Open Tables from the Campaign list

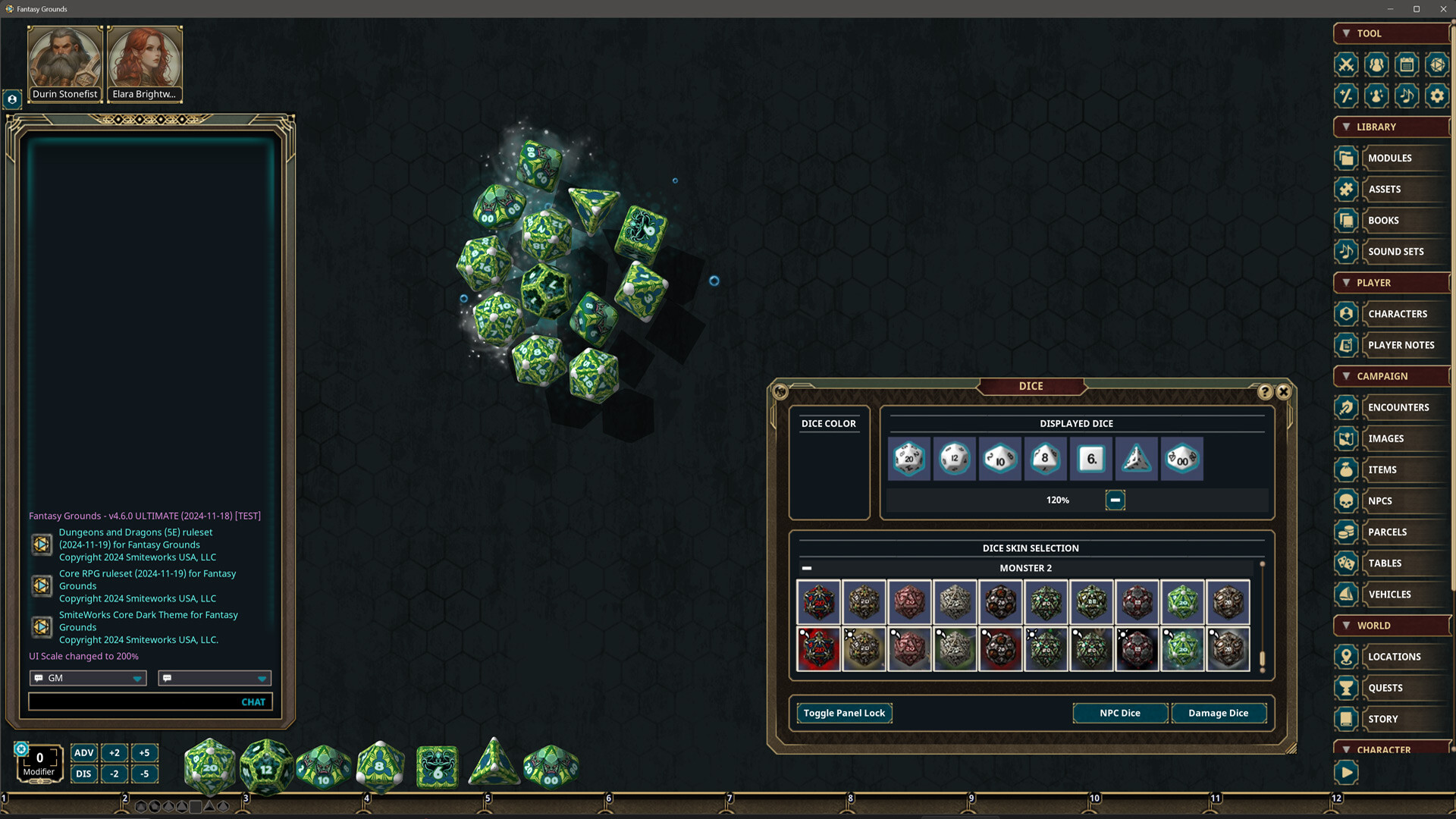[1385, 563]
